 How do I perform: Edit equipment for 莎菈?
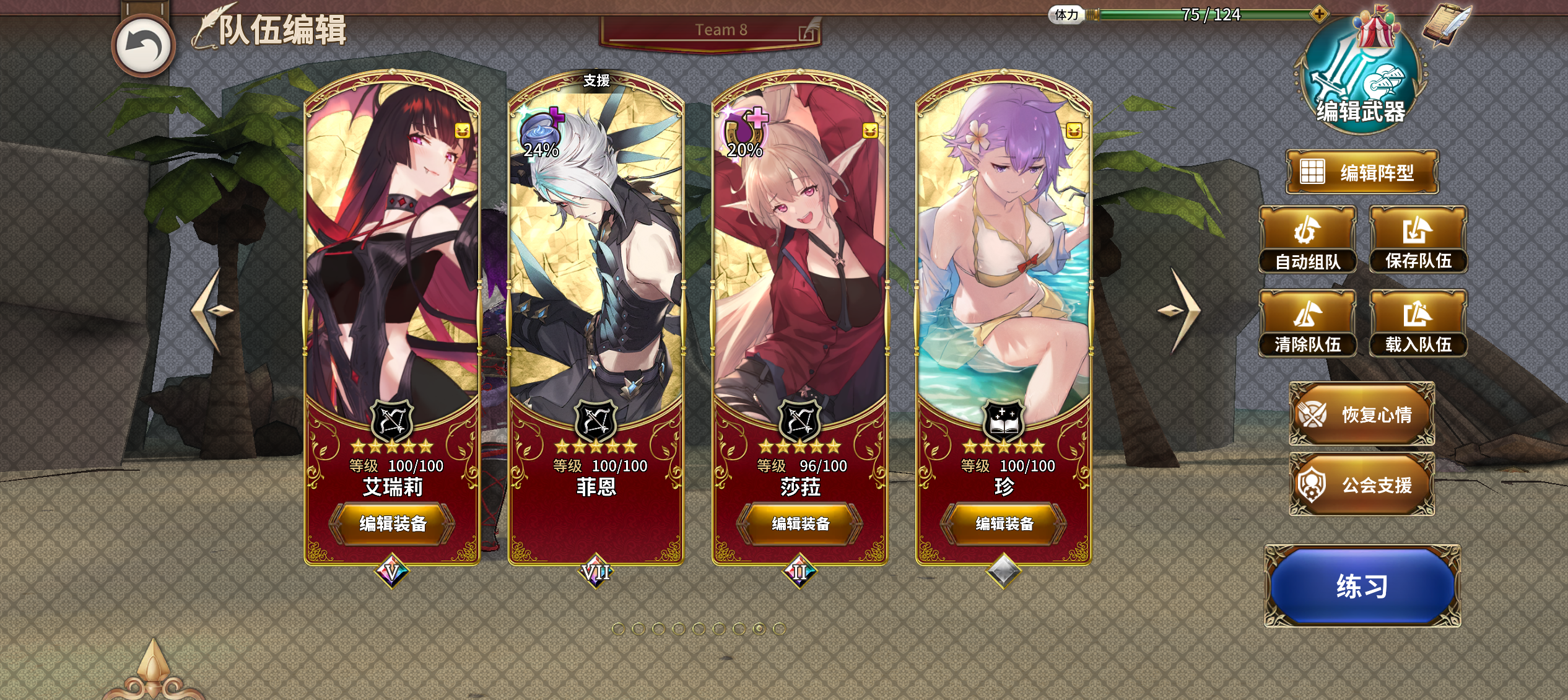(x=800, y=524)
